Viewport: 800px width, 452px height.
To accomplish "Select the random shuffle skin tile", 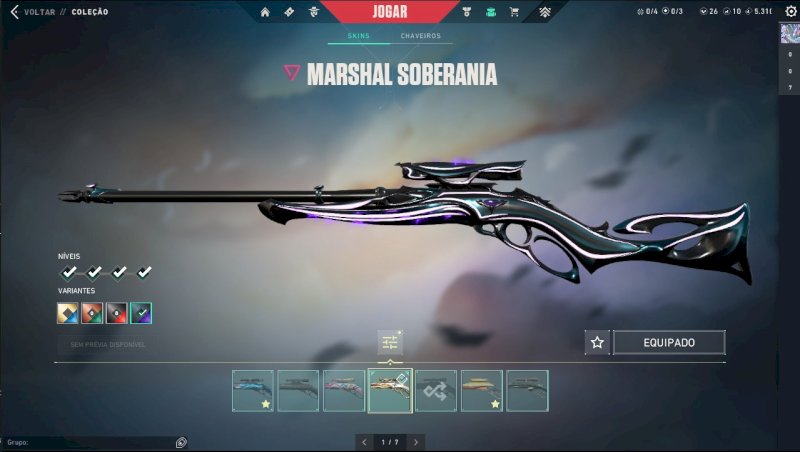I will 436,390.
